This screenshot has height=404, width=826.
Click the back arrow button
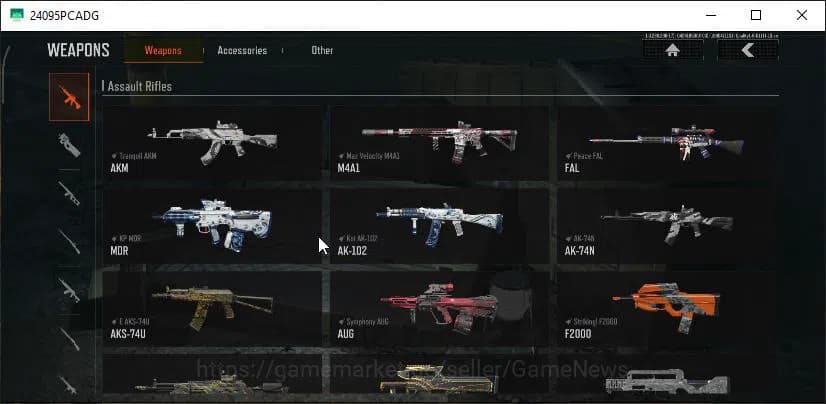pyautogui.click(x=747, y=49)
